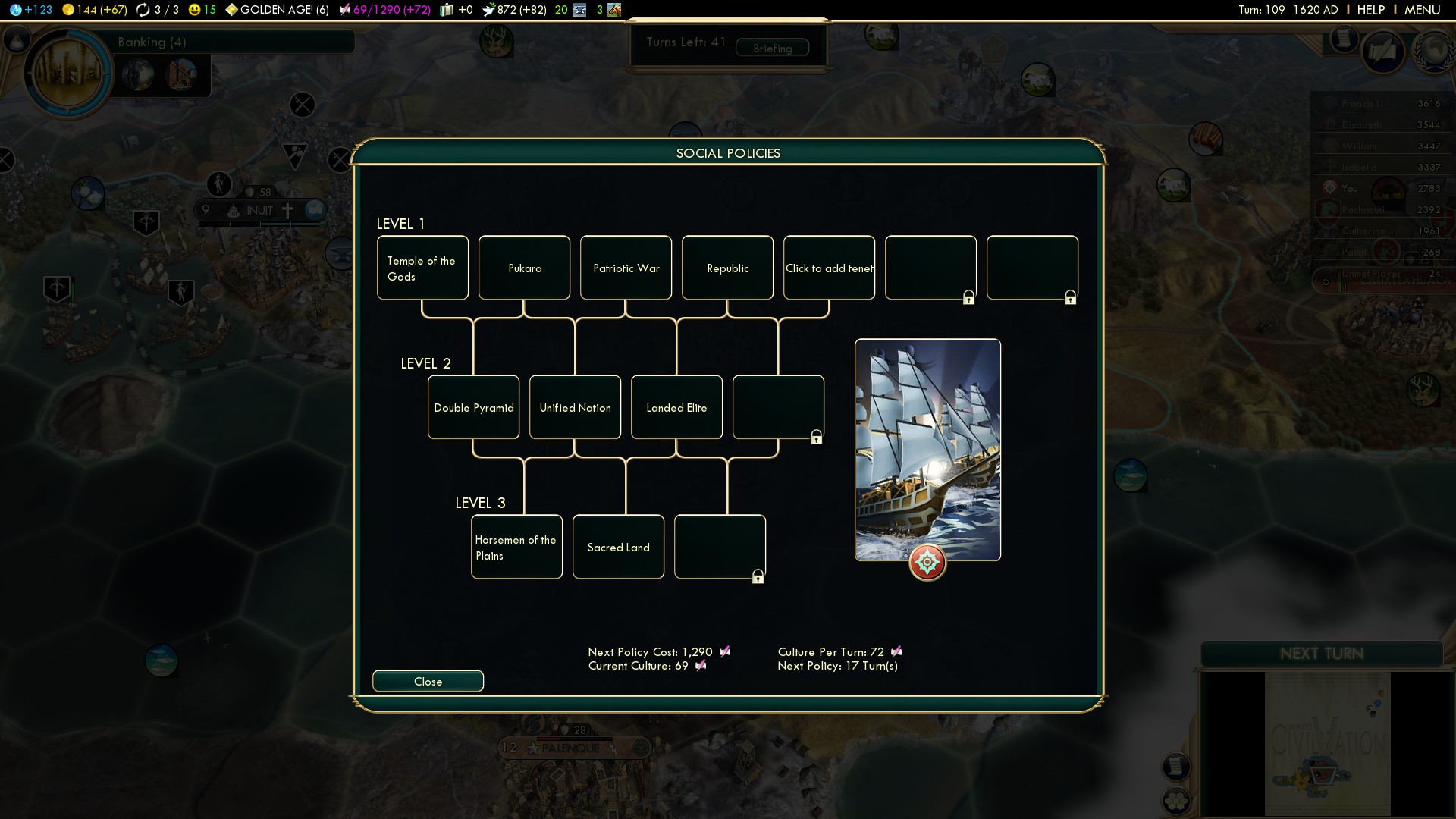
Task: Click the 'Click to add tenet' slot
Action: (829, 268)
